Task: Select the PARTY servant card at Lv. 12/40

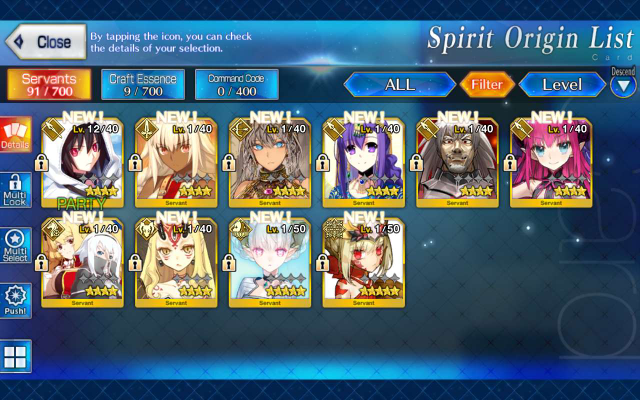Action: pos(83,160)
